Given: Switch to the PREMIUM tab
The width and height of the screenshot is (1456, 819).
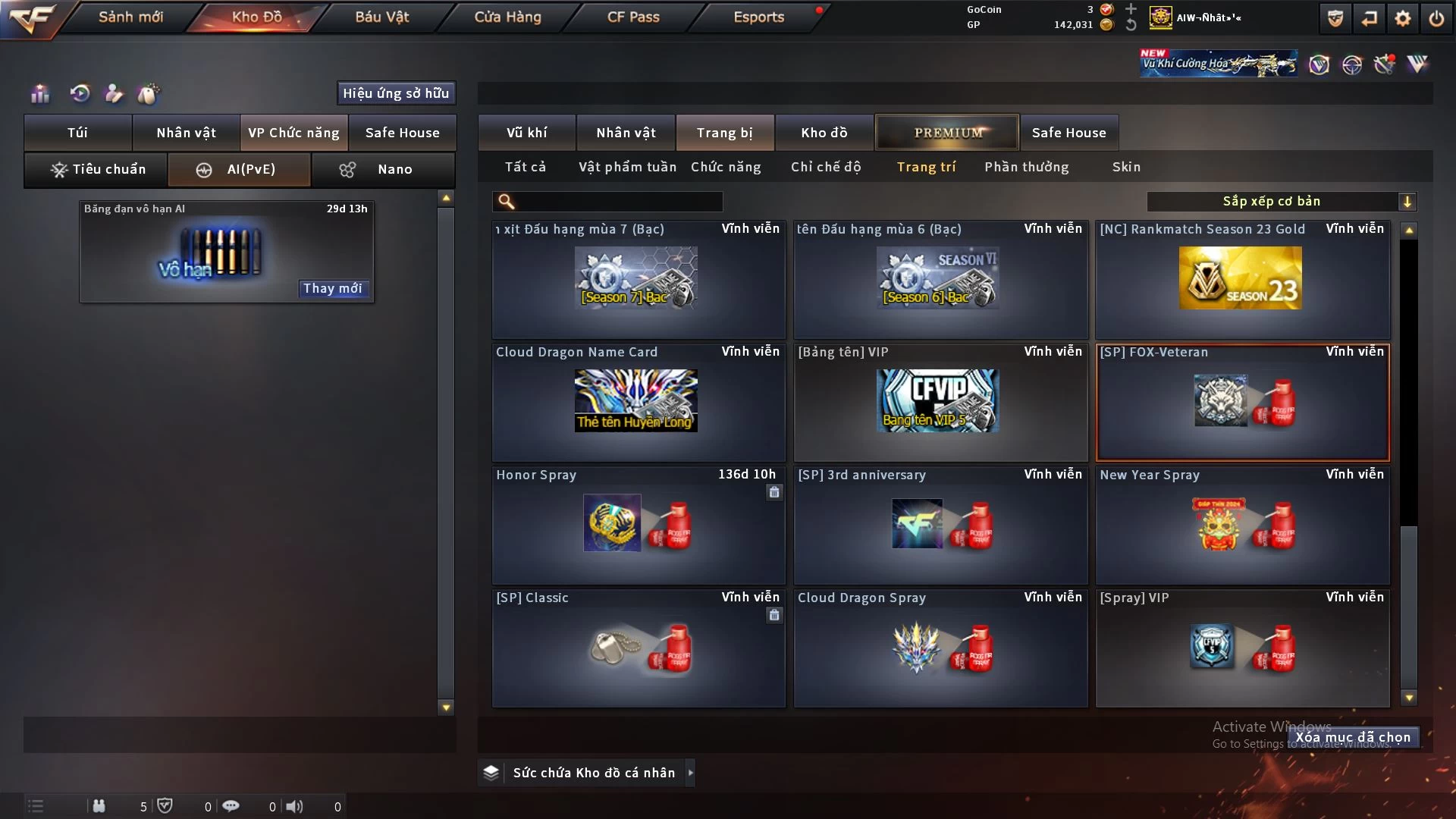Looking at the screenshot, I should tap(947, 133).
